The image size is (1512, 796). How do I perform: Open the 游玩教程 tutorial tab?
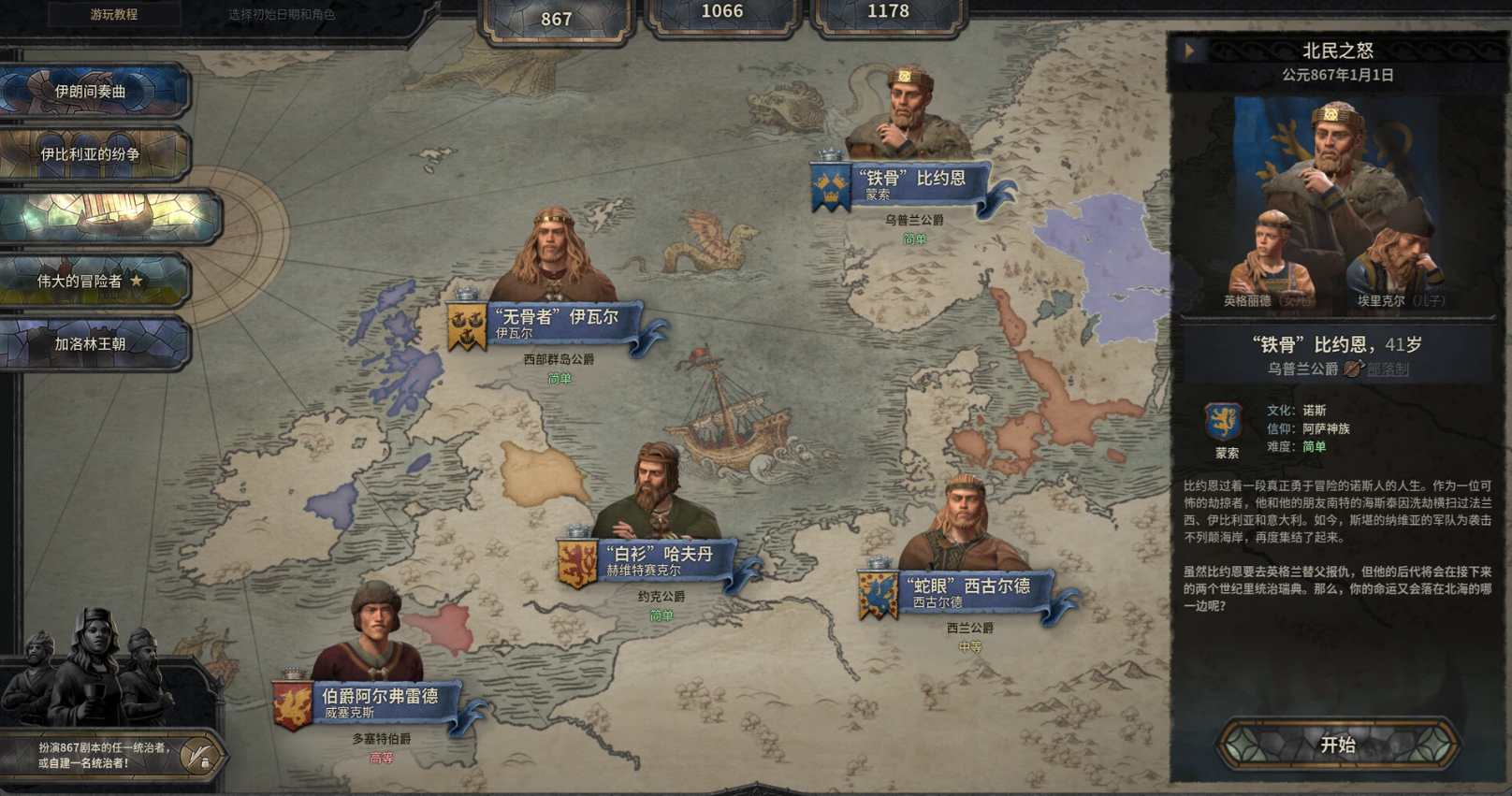click(x=113, y=15)
